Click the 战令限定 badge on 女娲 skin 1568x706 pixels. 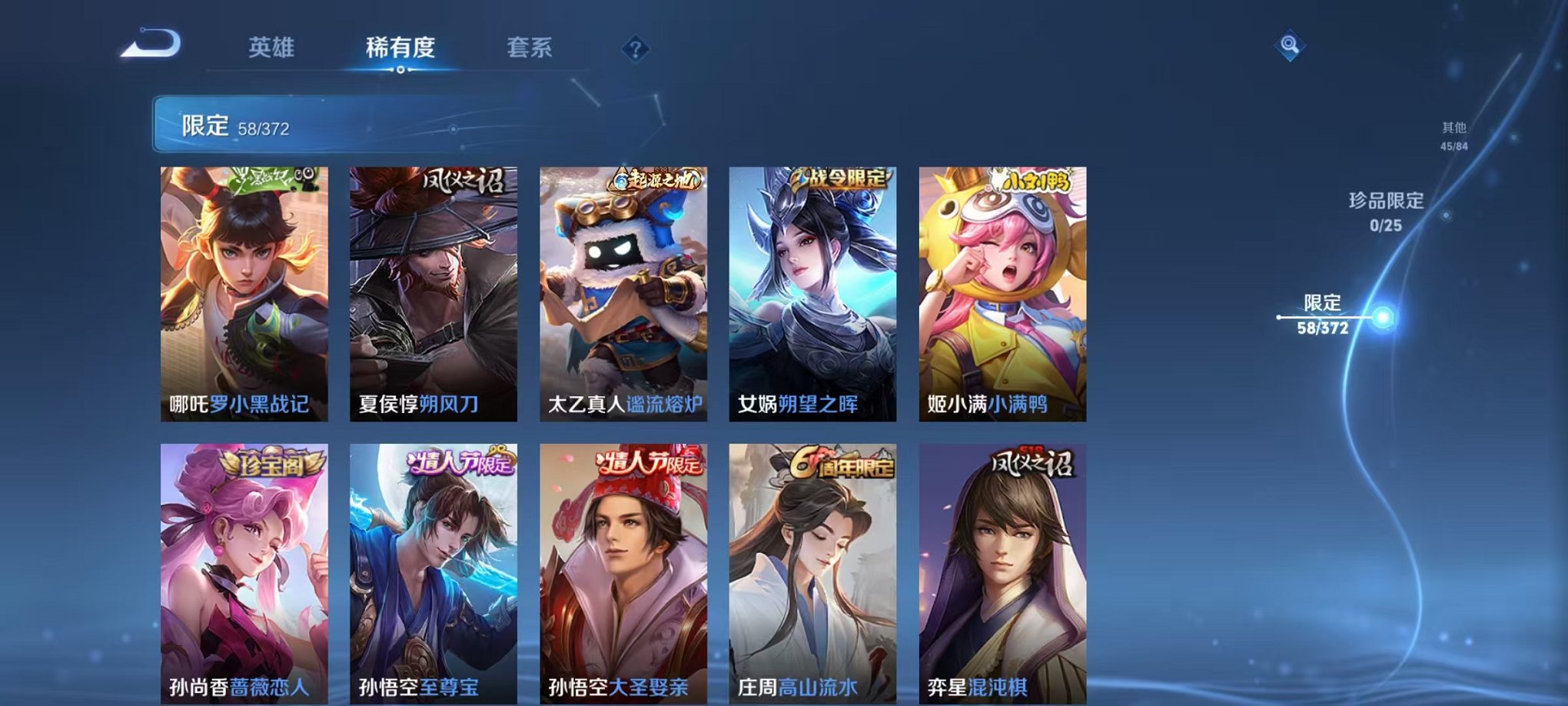point(842,176)
